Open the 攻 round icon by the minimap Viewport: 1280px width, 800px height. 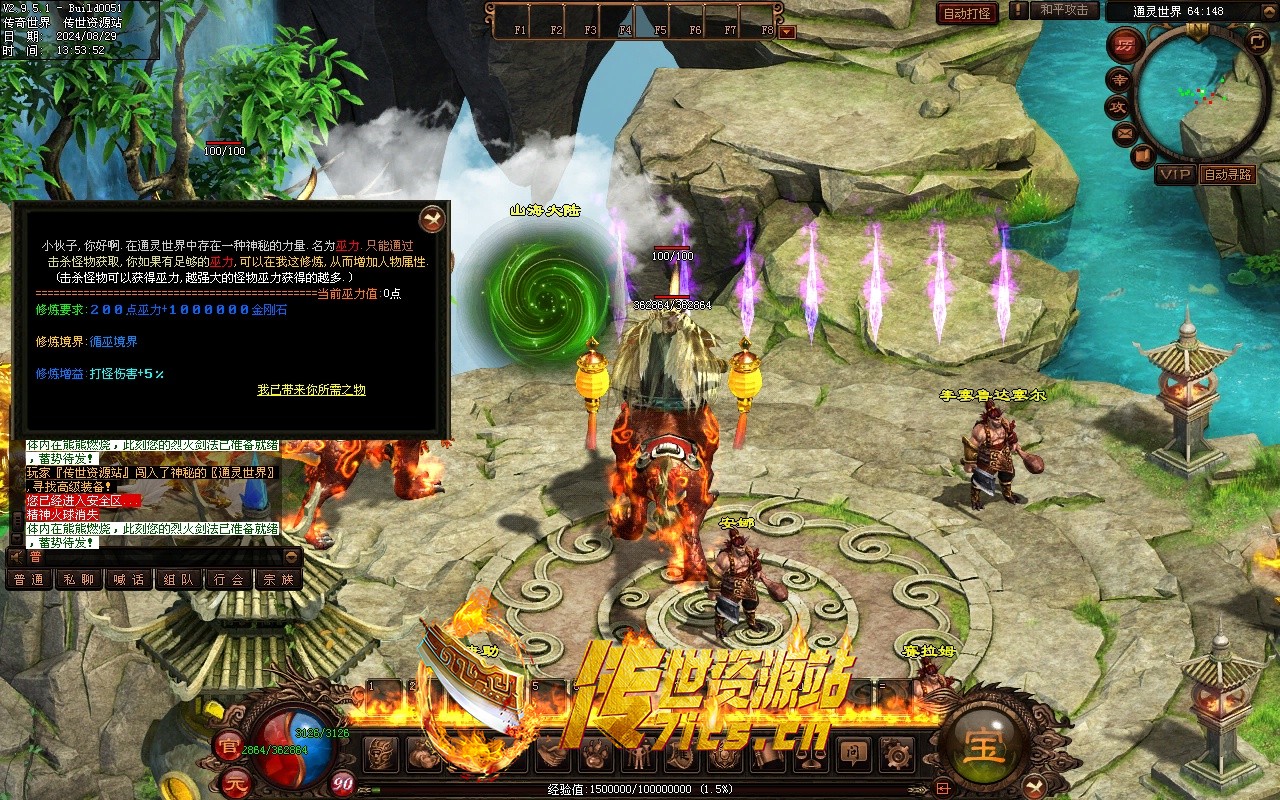[1117, 107]
